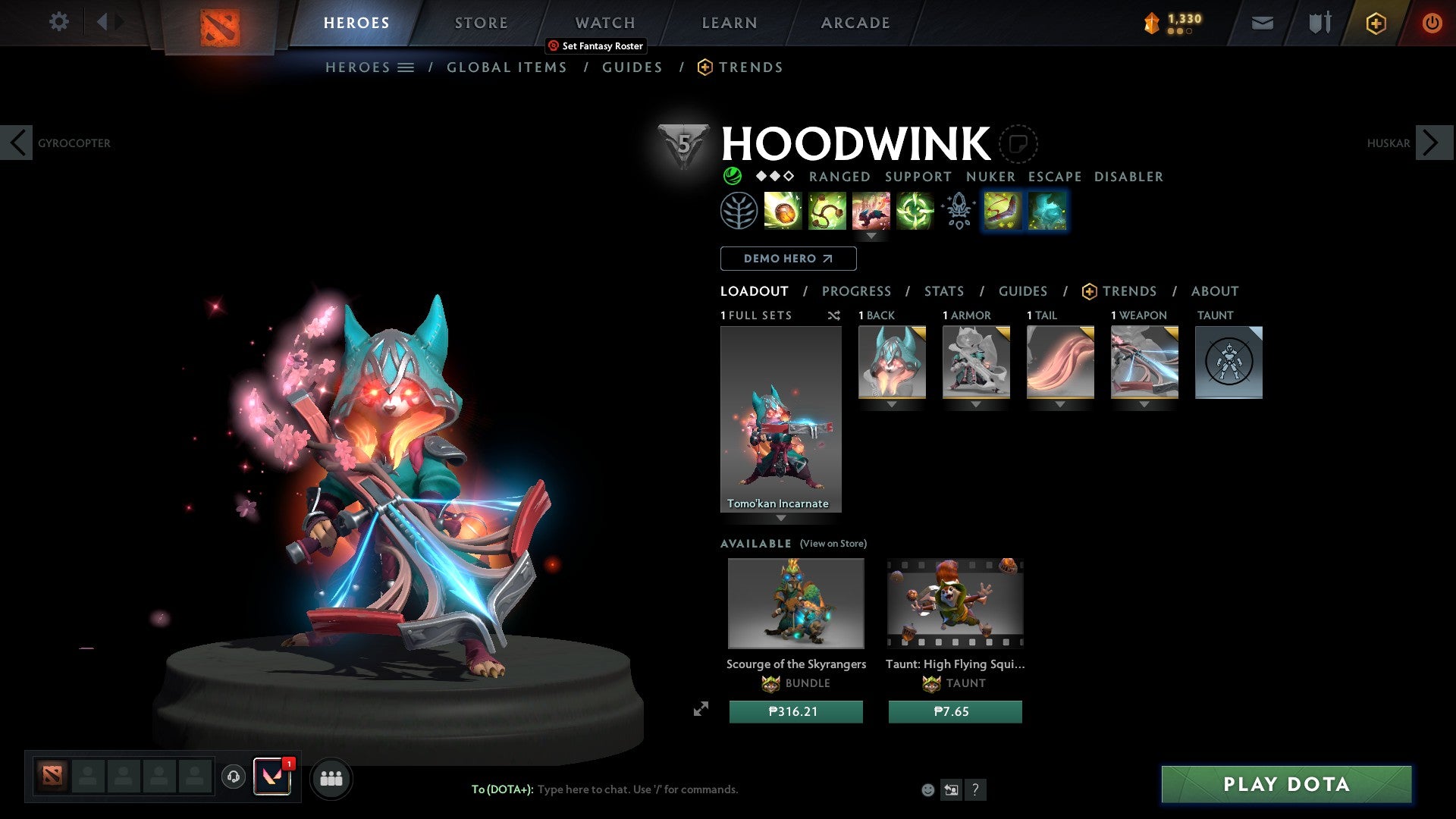This screenshot has height=819, width=1456.
Task: Select the Acorn Shot ability icon
Action: click(782, 212)
